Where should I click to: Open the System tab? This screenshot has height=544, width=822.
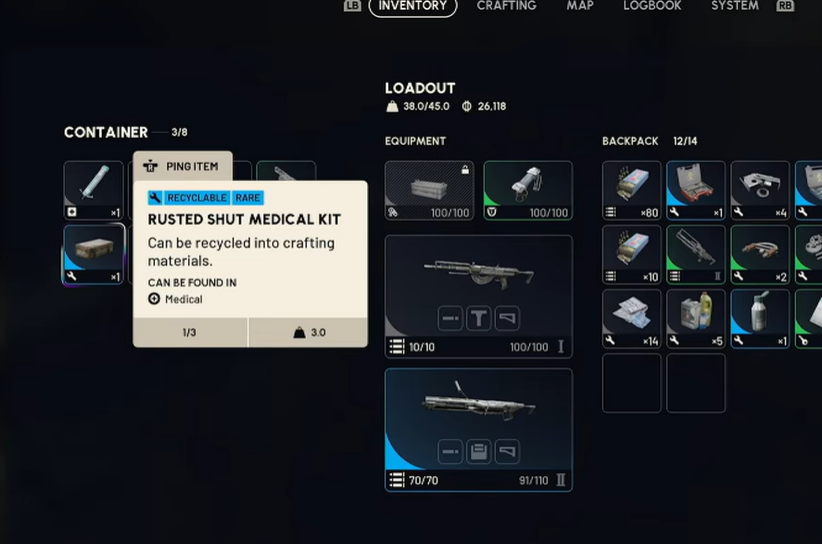(734, 6)
